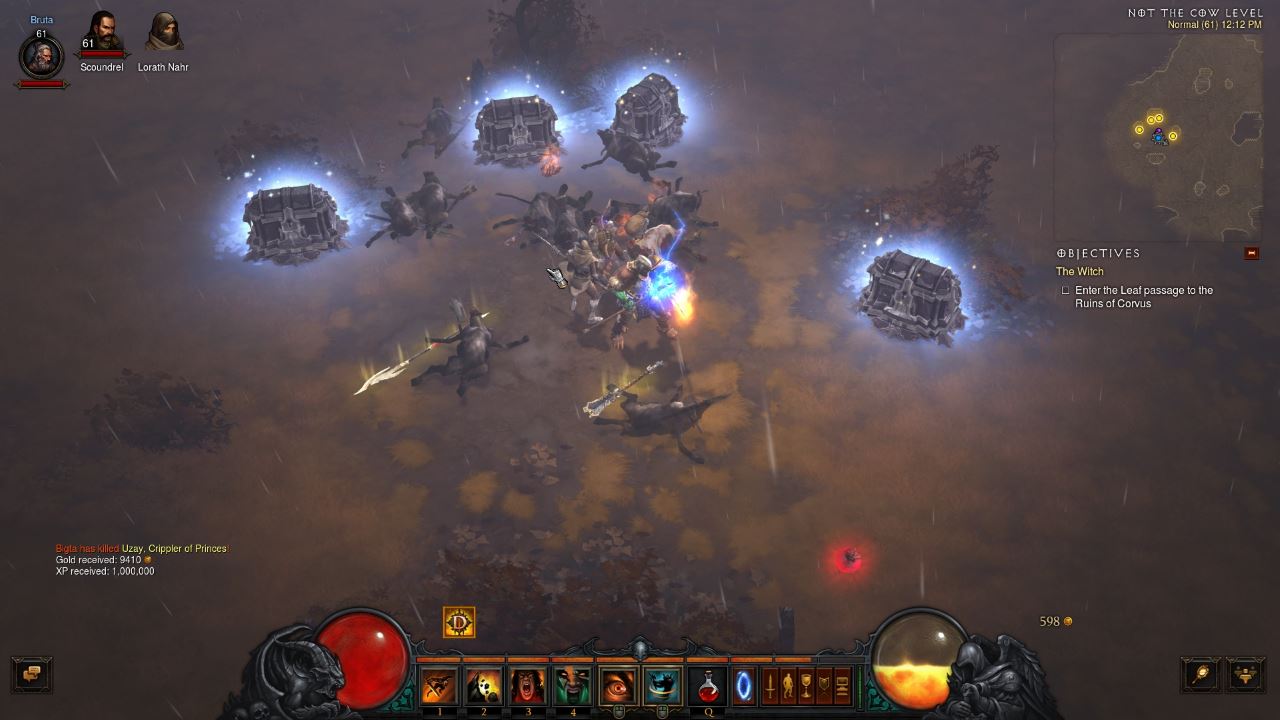The image size is (1280, 720).
Task: Click Lorath Nahr's hooded portrait
Action: pyautogui.click(x=163, y=33)
